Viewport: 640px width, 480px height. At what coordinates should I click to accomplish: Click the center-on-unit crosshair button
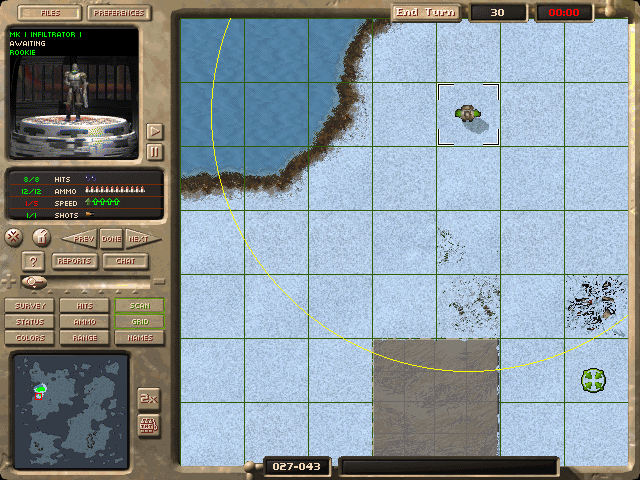tap(14, 237)
